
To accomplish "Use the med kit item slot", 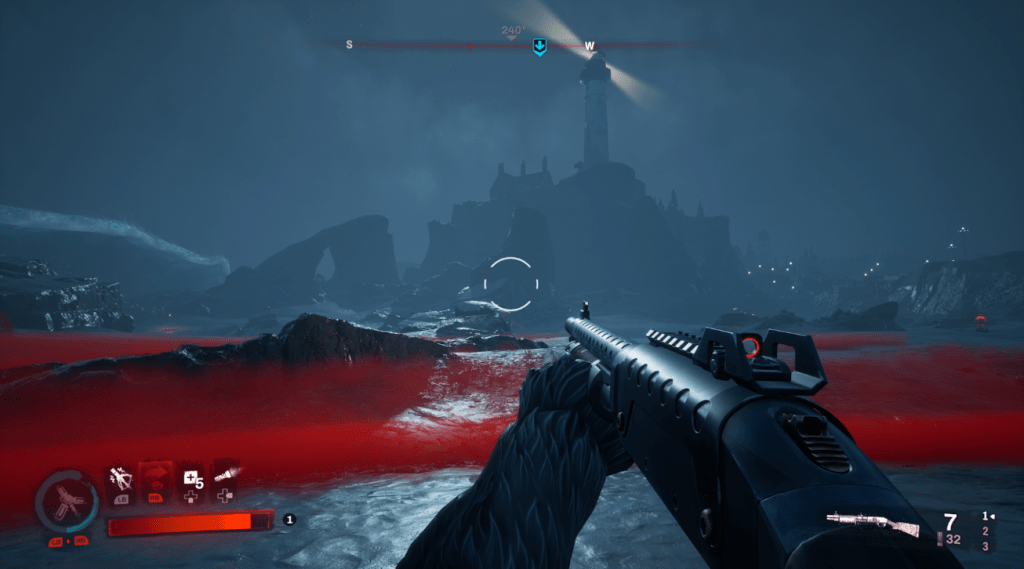I will tap(189, 479).
